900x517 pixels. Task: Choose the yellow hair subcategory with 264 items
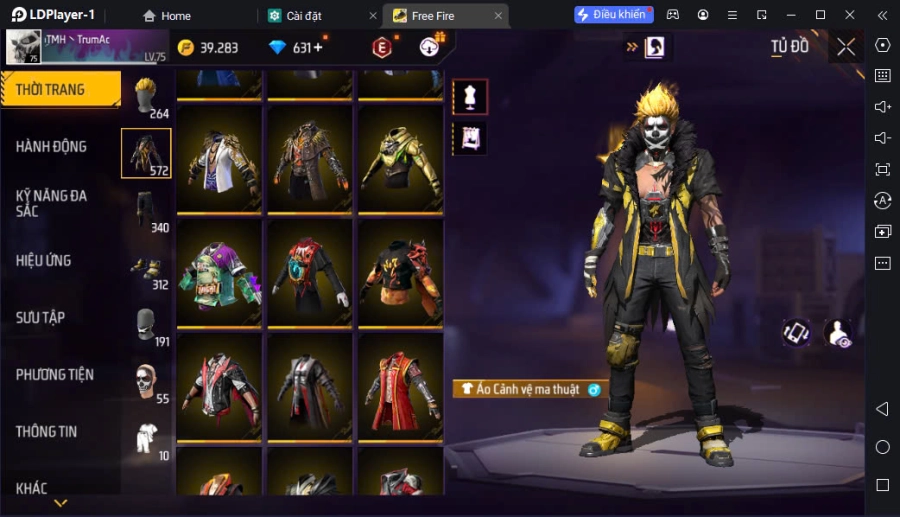coord(147,96)
